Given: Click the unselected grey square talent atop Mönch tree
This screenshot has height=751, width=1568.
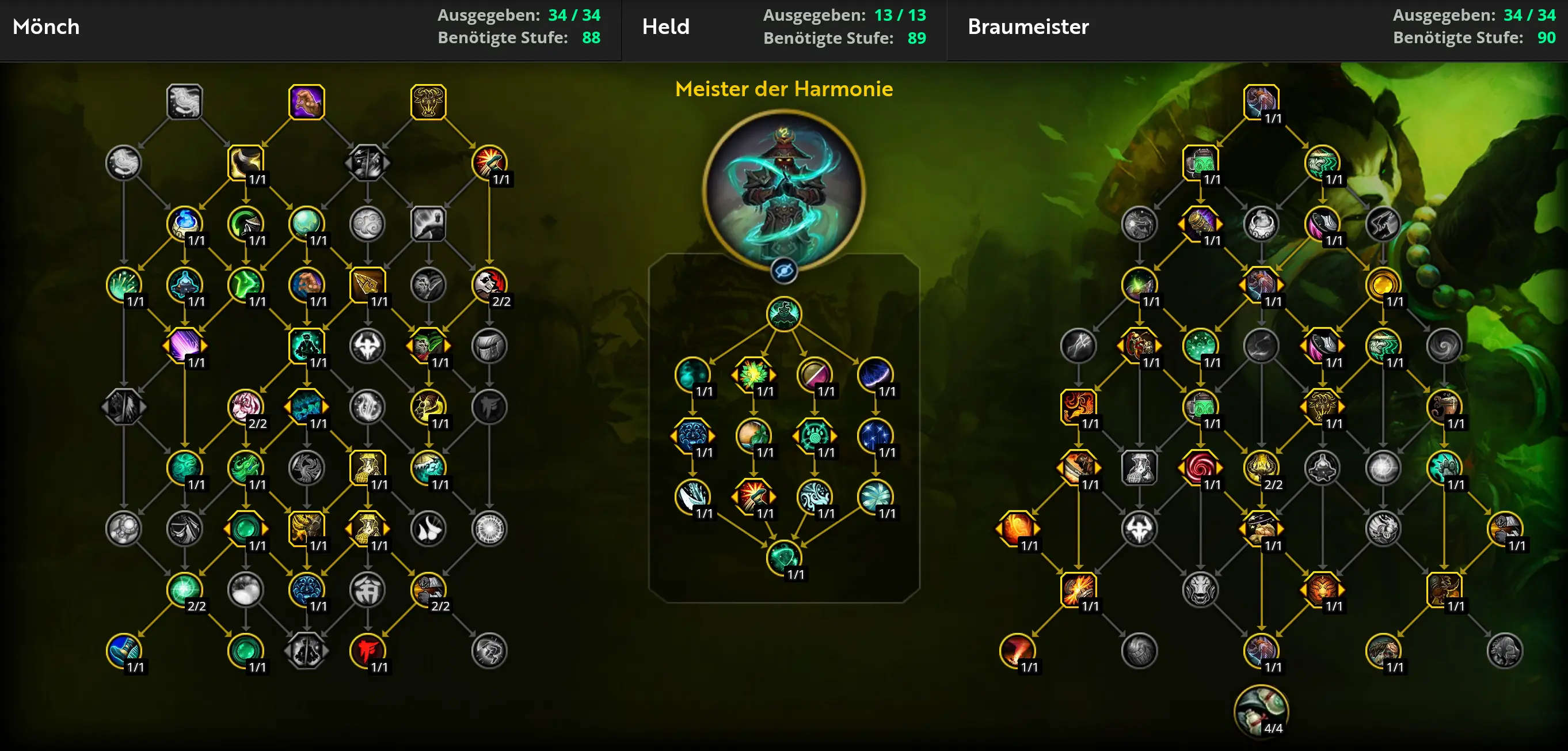Looking at the screenshot, I should 184,102.
